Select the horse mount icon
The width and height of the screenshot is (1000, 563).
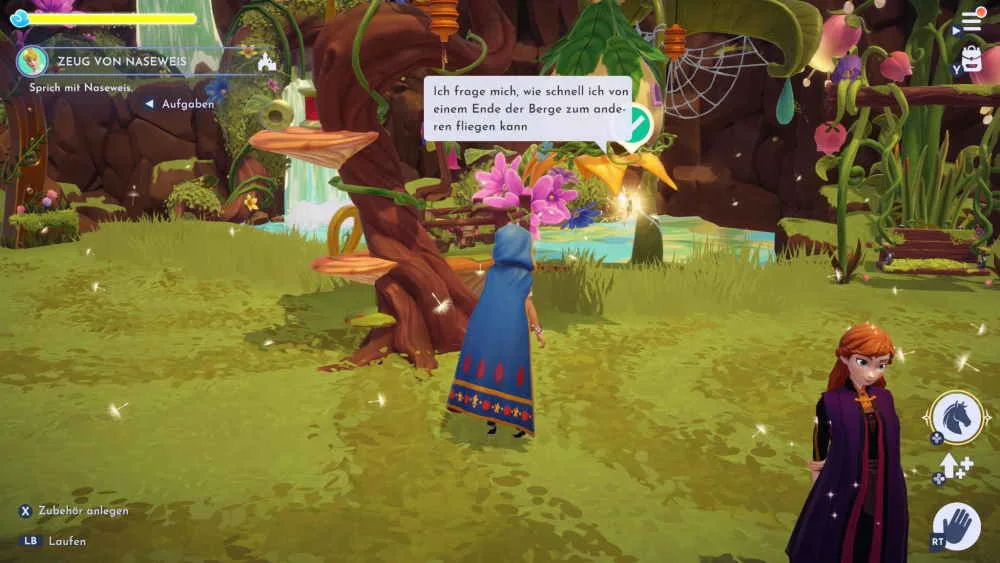click(x=958, y=415)
